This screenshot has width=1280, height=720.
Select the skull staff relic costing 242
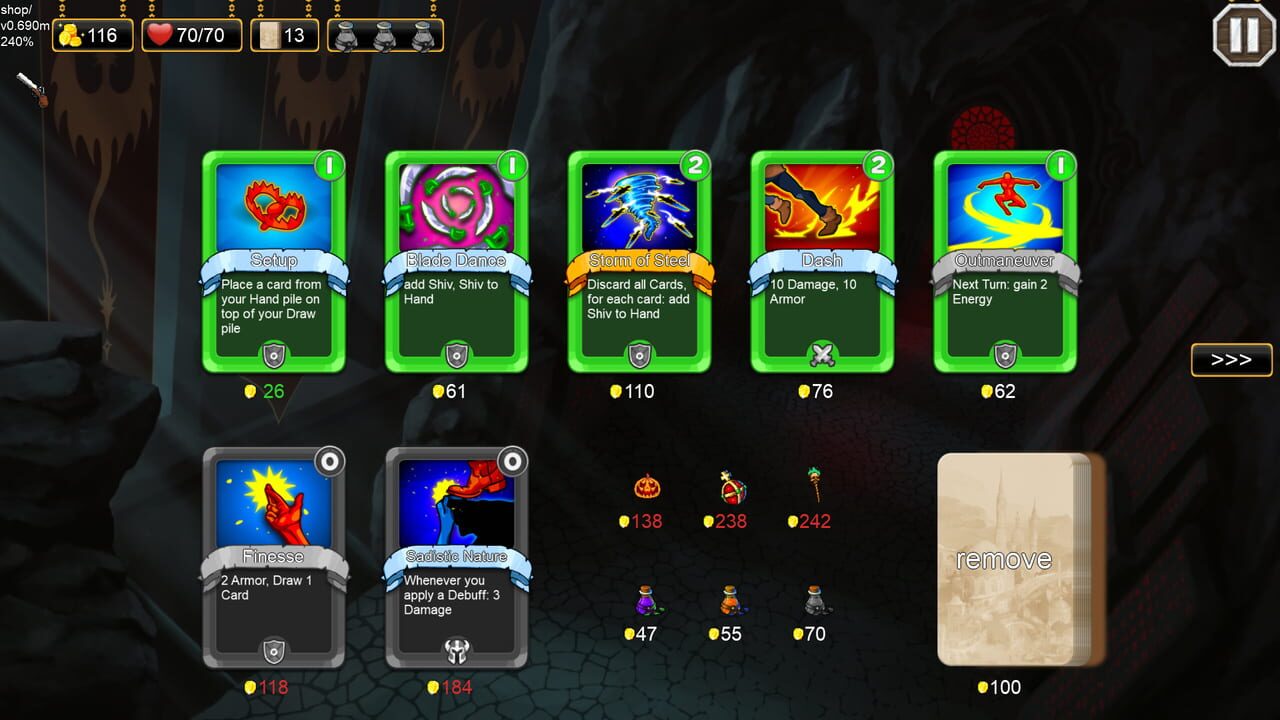coord(812,489)
